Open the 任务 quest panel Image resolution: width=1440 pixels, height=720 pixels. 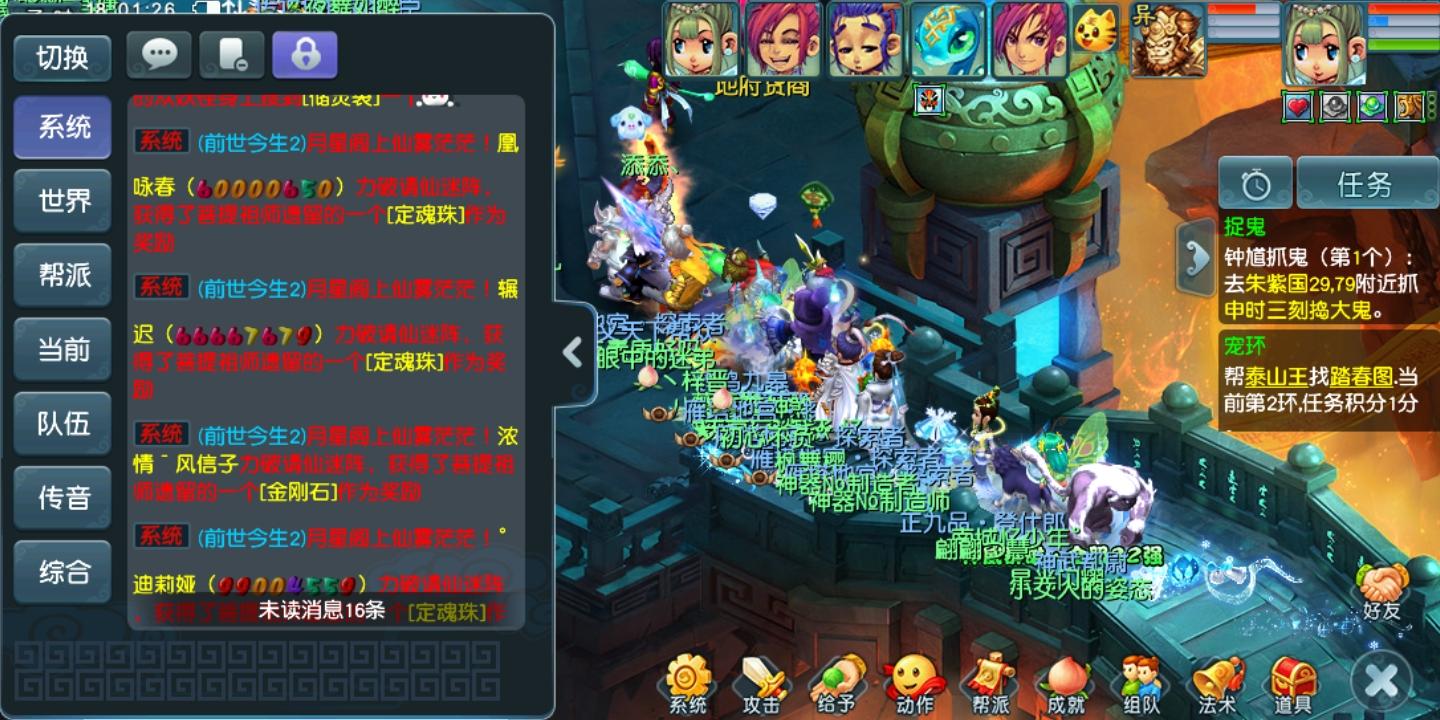tap(1366, 183)
